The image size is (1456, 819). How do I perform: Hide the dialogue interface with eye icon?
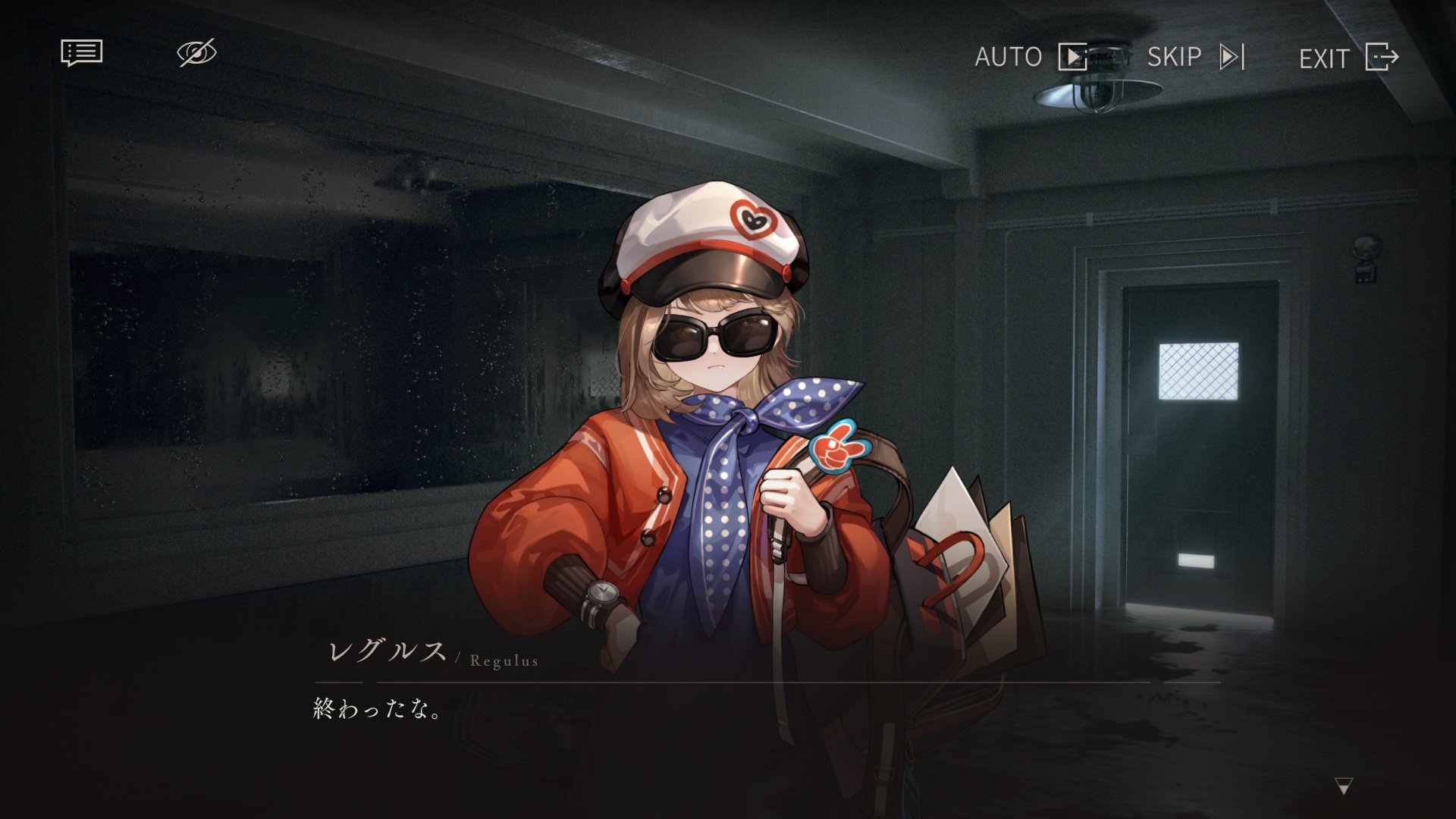196,53
